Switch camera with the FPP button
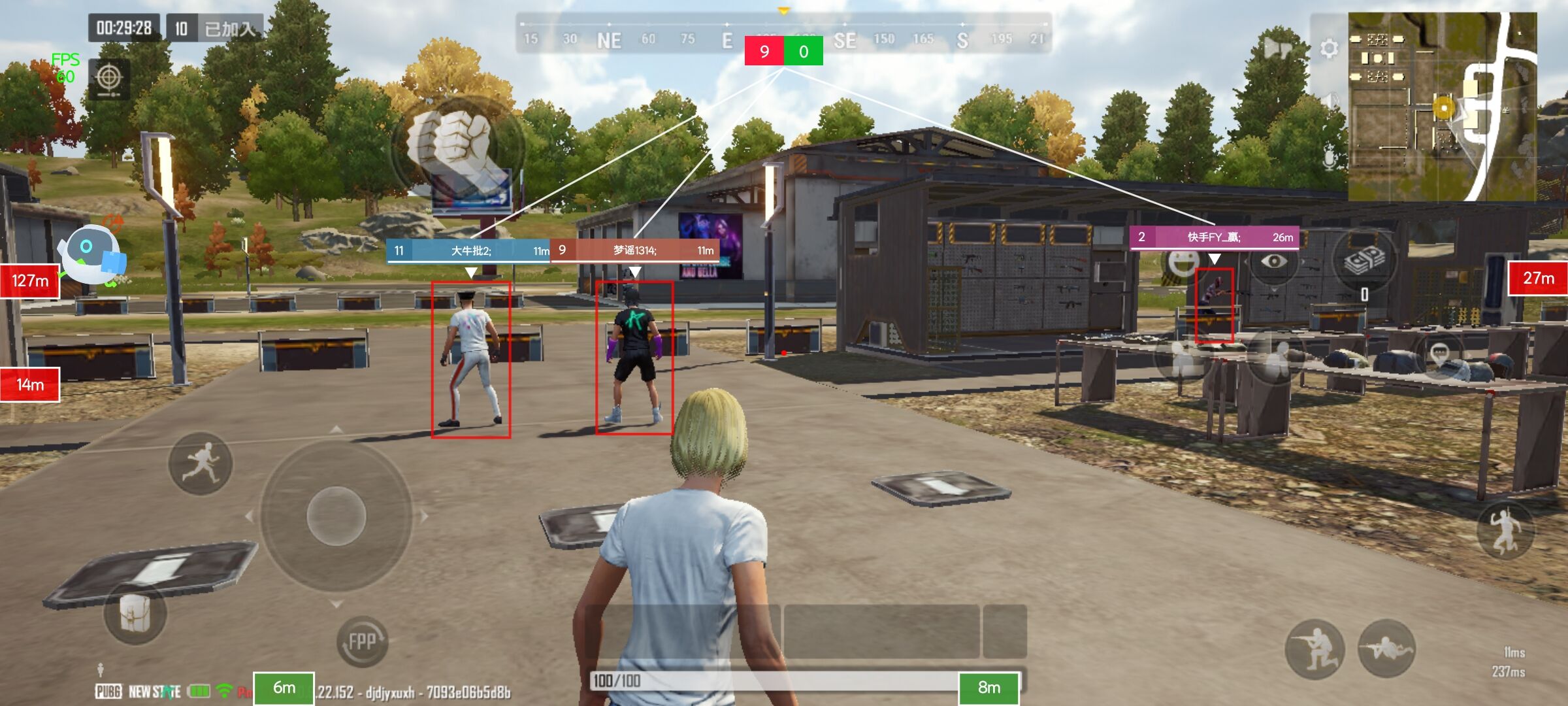Screen dimensions: 1568x706 (362, 641)
